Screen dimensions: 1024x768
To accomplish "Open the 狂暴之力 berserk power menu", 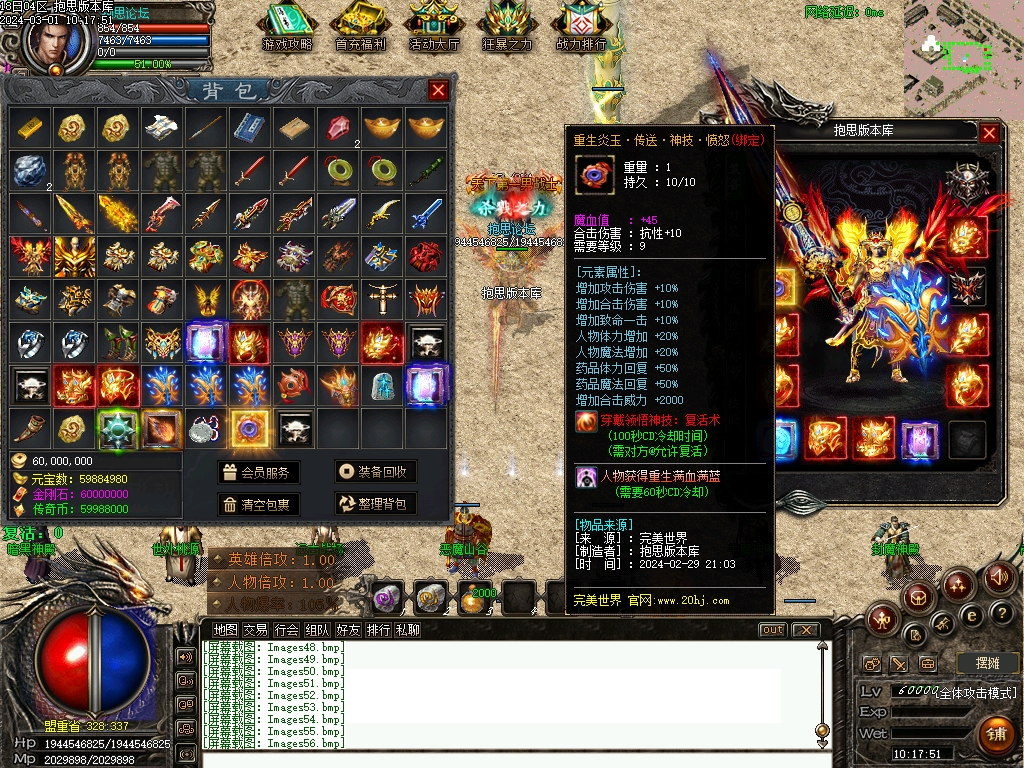I will [x=507, y=28].
